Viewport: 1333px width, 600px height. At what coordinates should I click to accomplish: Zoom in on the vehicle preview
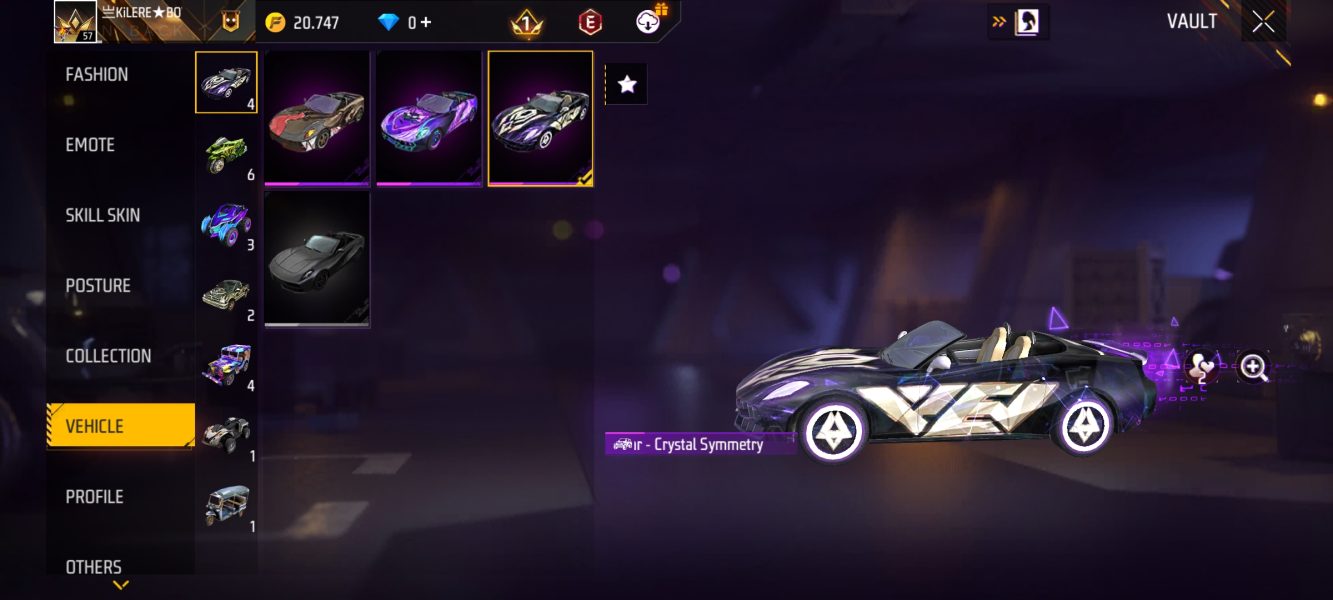[x=1253, y=367]
